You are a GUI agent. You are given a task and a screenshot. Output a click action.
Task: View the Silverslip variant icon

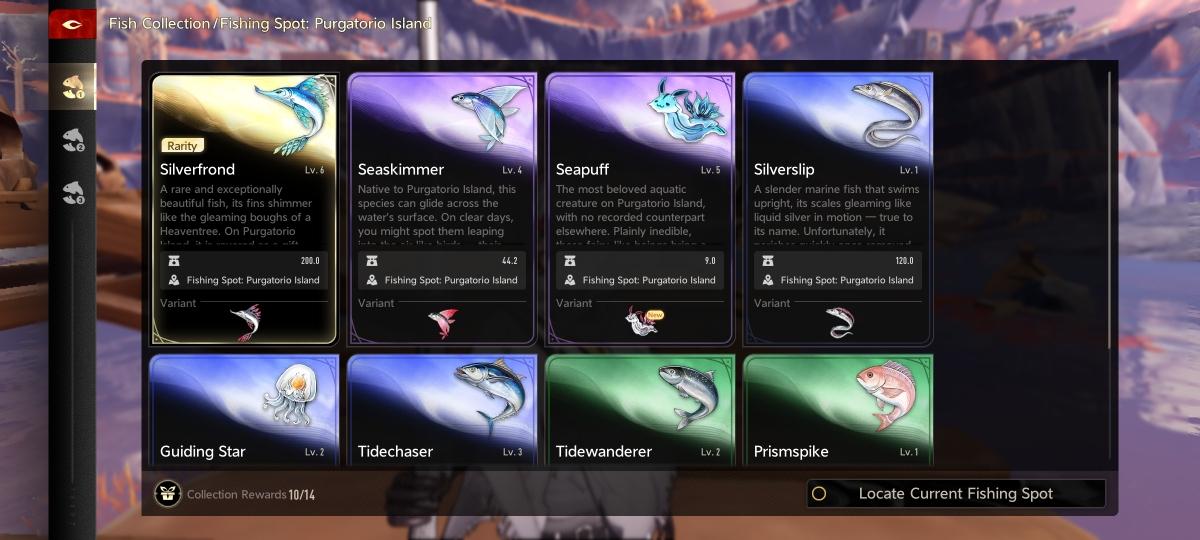pyautogui.click(x=838, y=322)
